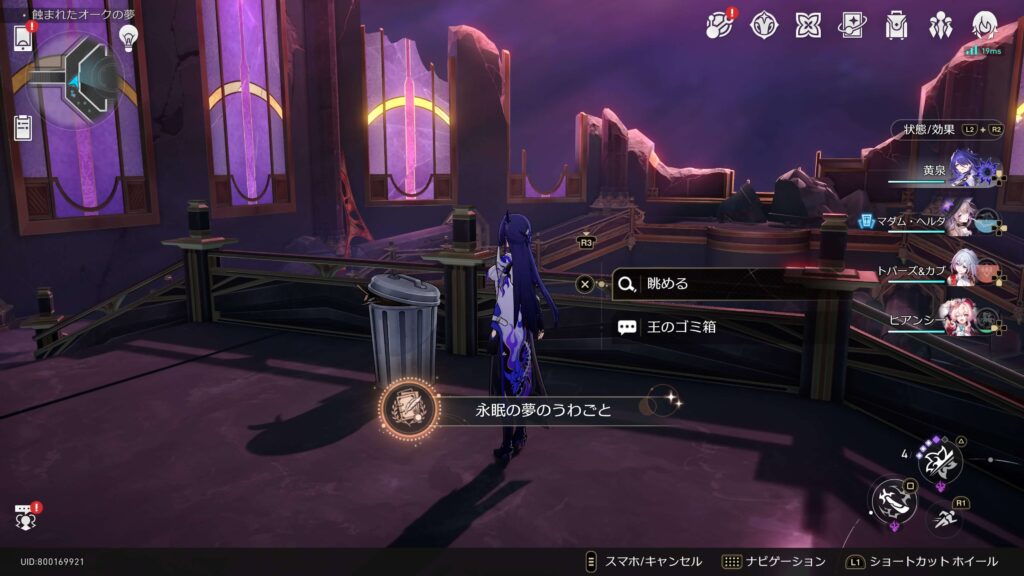Image resolution: width=1024 pixels, height=576 pixels.
Task: Open the top-bar icon with red alert badge
Action: [x=720, y=25]
